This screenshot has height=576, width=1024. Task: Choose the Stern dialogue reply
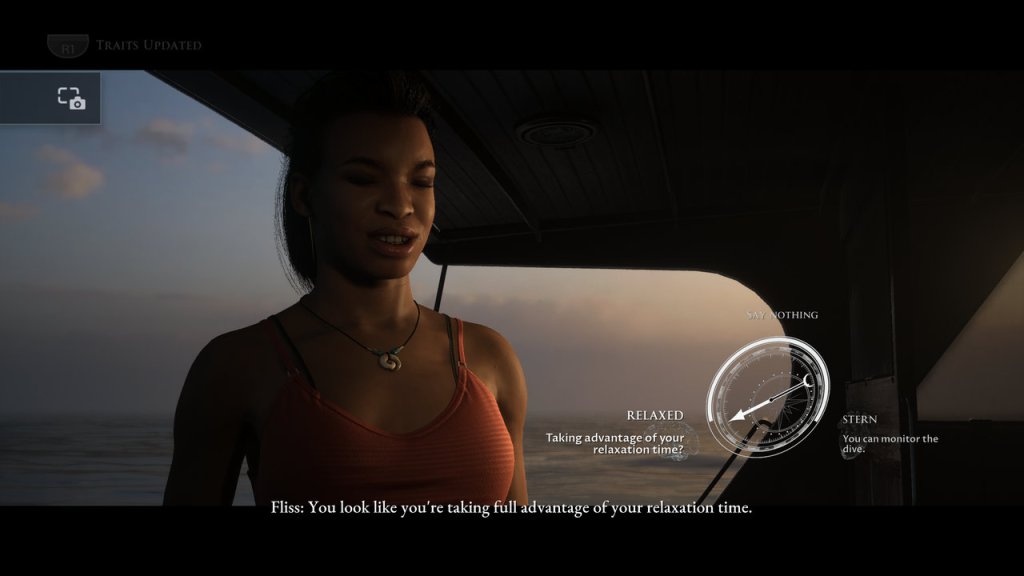(860, 420)
